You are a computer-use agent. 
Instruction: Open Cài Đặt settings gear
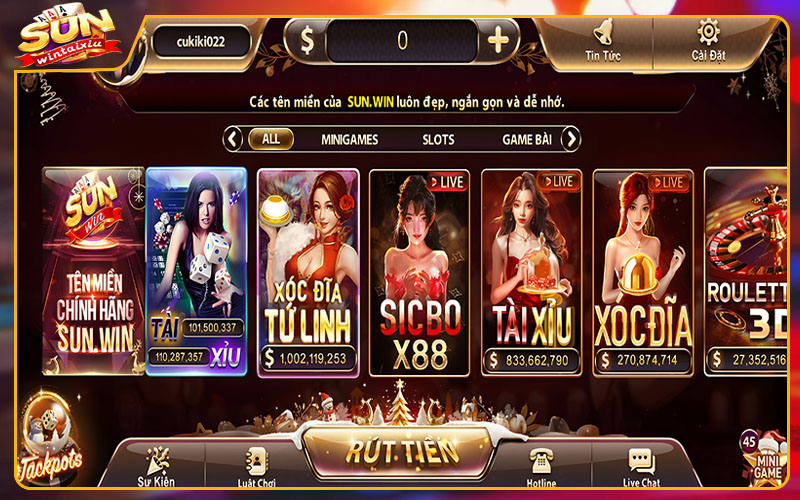pyautogui.click(x=708, y=38)
